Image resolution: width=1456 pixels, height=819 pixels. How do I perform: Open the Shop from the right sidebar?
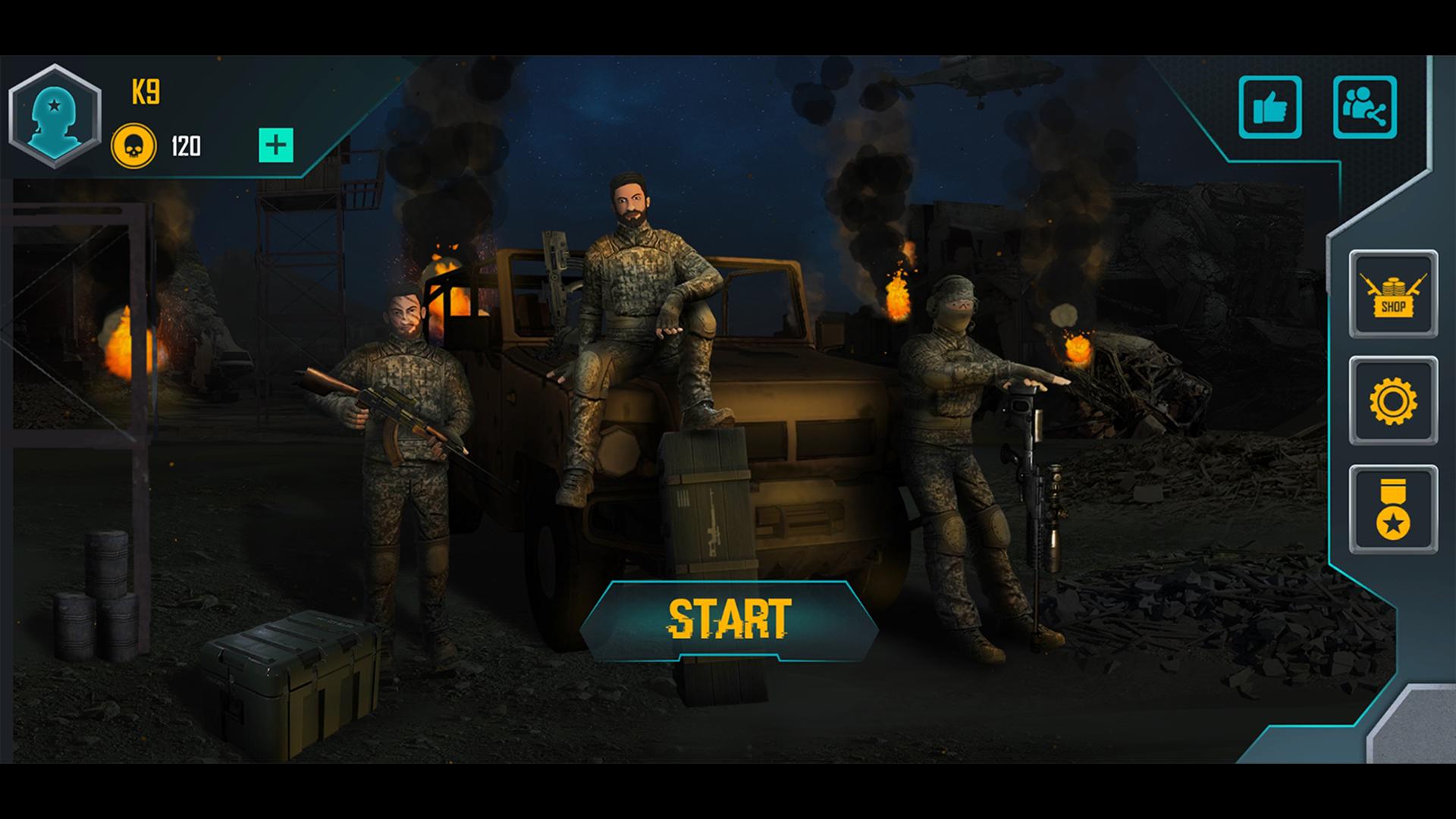click(x=1394, y=294)
